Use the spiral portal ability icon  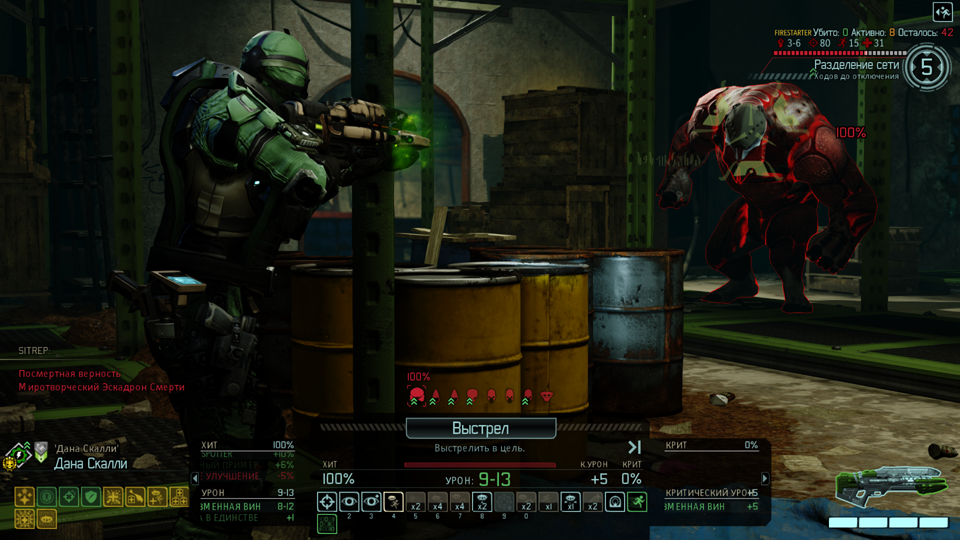[x=615, y=502]
